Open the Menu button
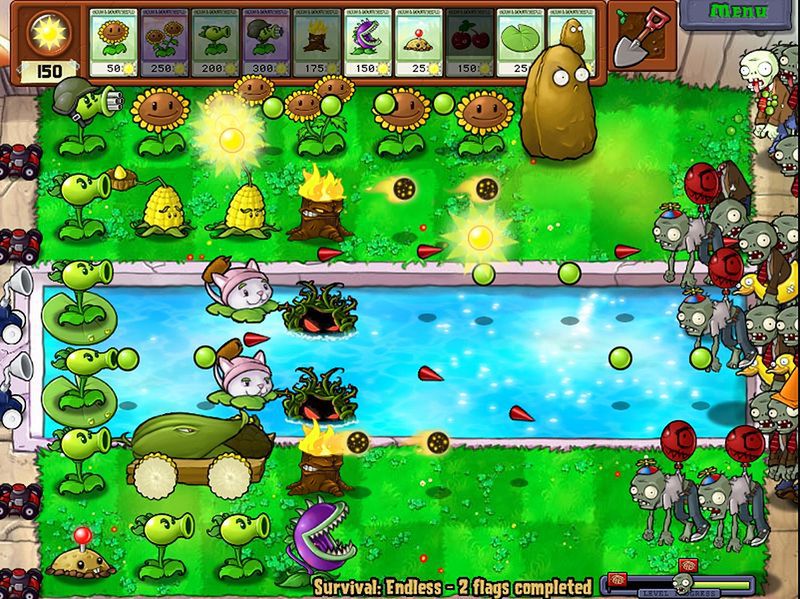Viewport: 800px width, 599px height. [739, 13]
